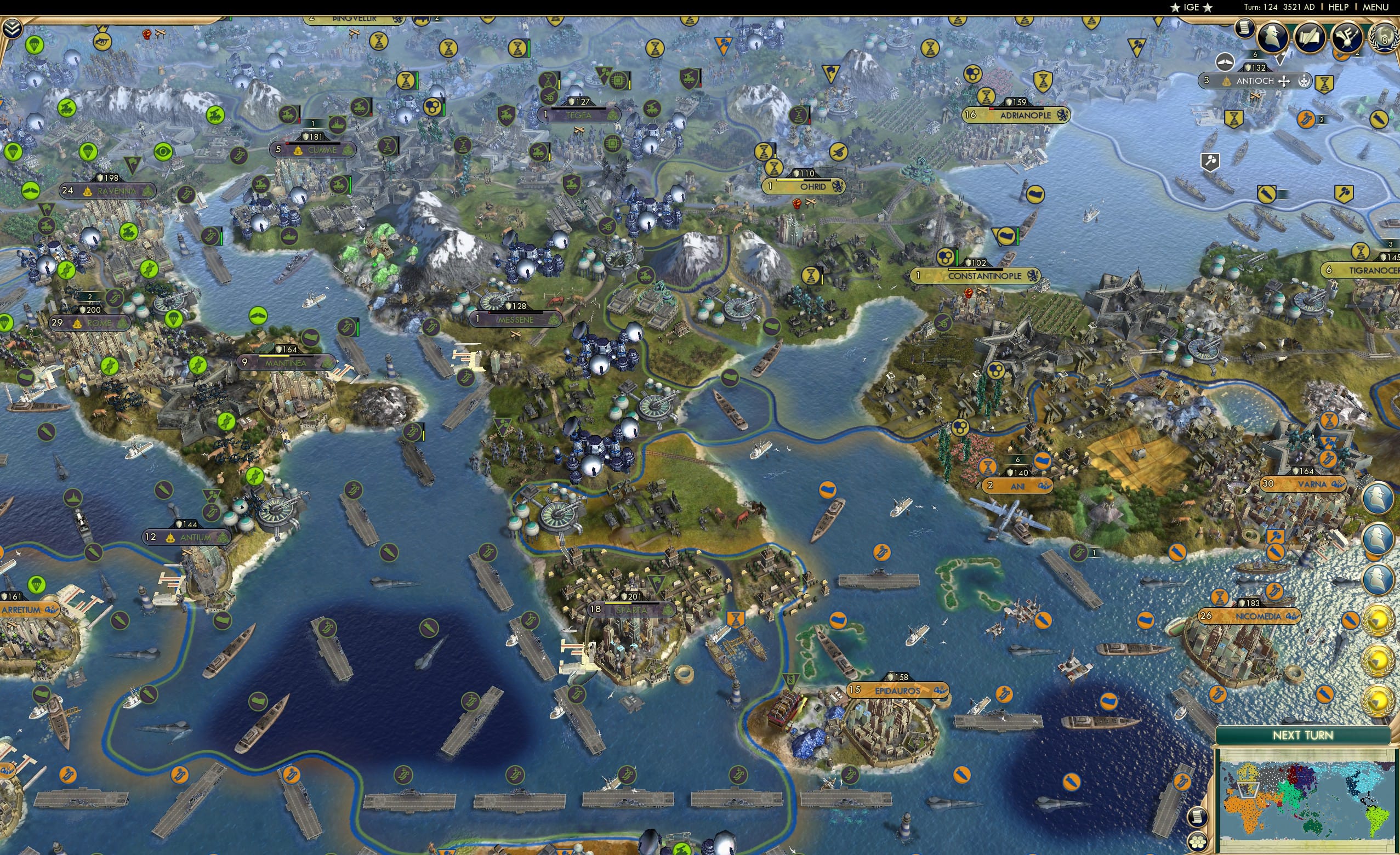The height and width of the screenshot is (855, 1400).
Task: Select a golden laurel medal icon on right edge
Action: 1378,620
